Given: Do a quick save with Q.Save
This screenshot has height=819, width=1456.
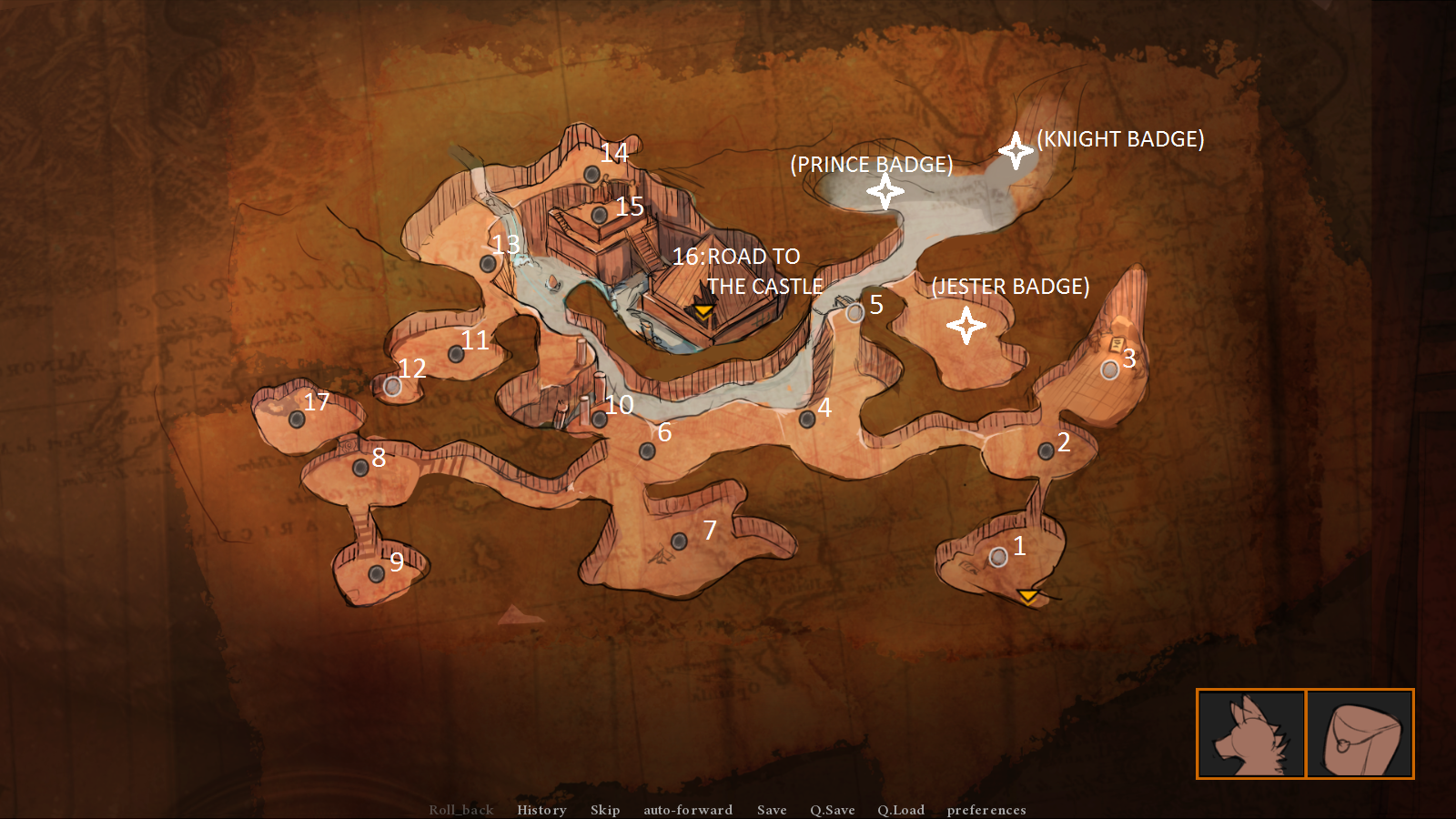Looking at the screenshot, I should coord(833,810).
